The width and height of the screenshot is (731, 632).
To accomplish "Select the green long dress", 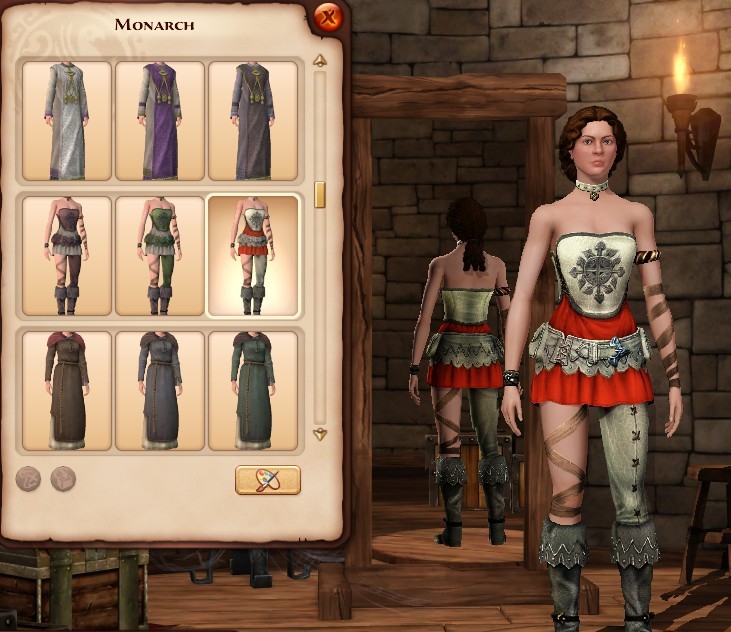I will [253, 391].
